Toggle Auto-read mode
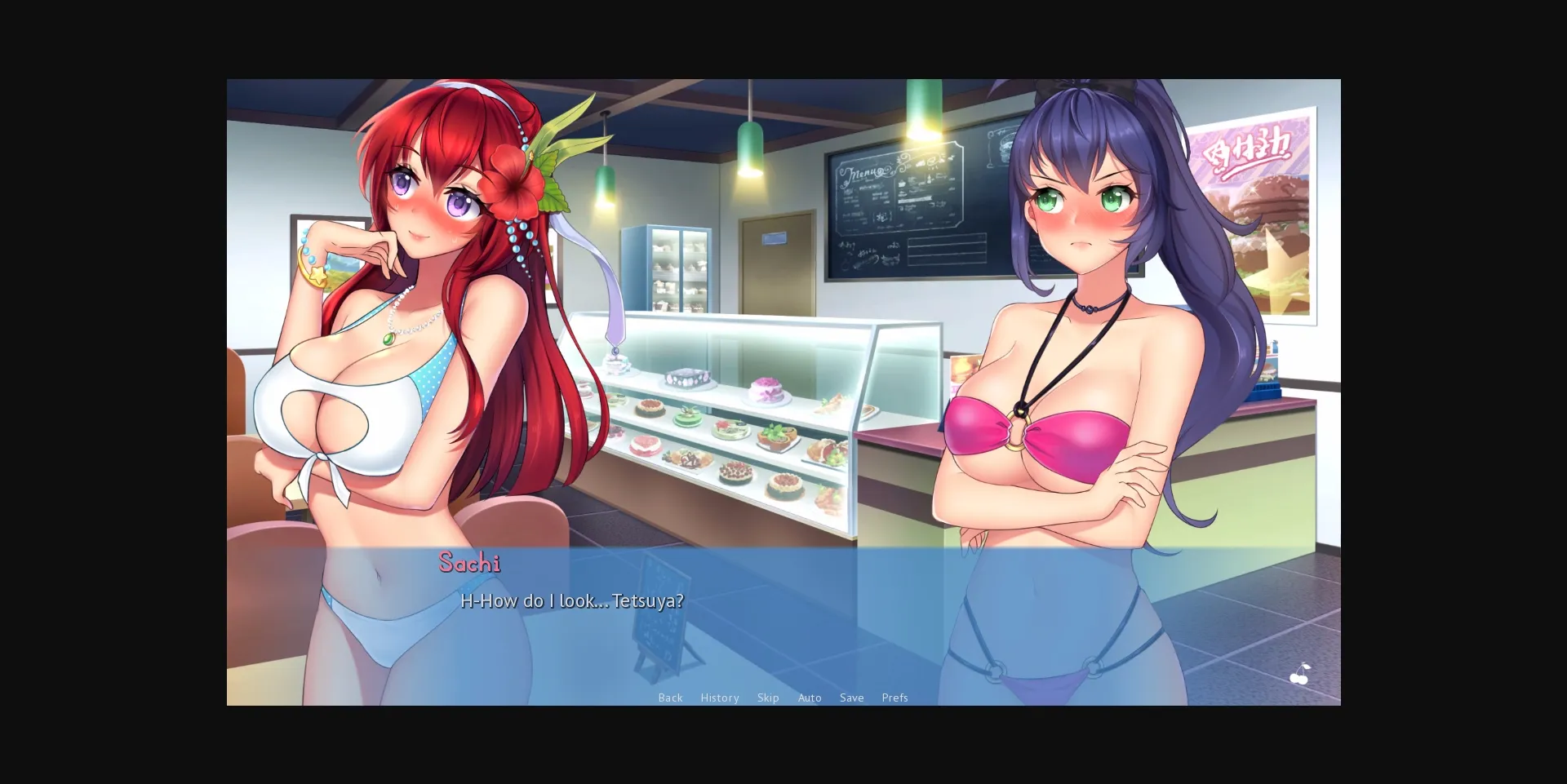Viewport: 1567px width, 784px height. [x=810, y=698]
